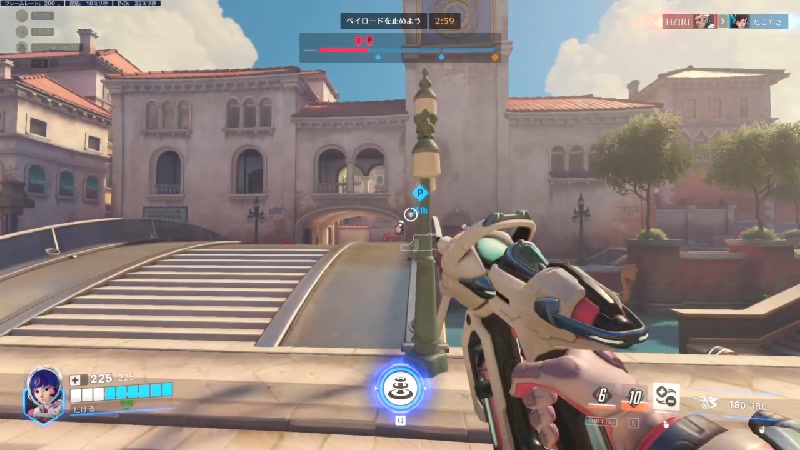Image resolution: width=800 pixels, height=450 pixels.
Task: Activate the Orbital Ray ultimate icon
Action: click(x=398, y=386)
